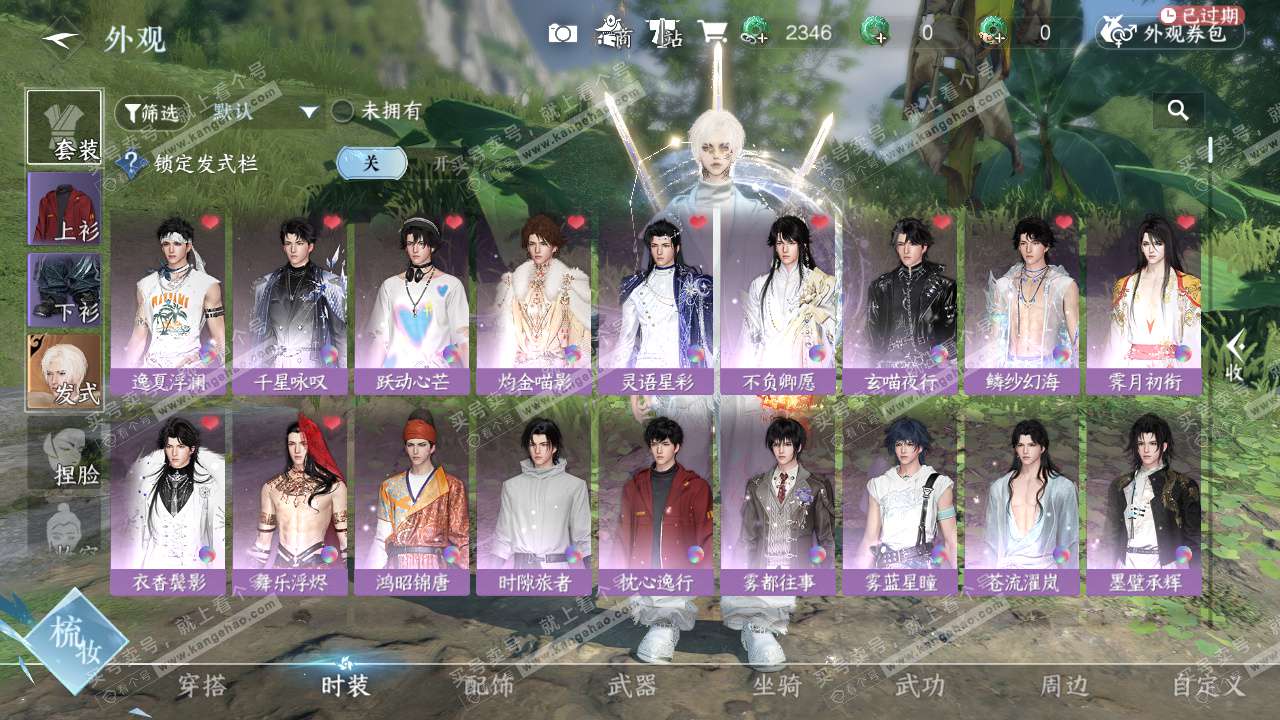
Task: Toggle the 锁定发式栏 switch
Action: [371, 163]
